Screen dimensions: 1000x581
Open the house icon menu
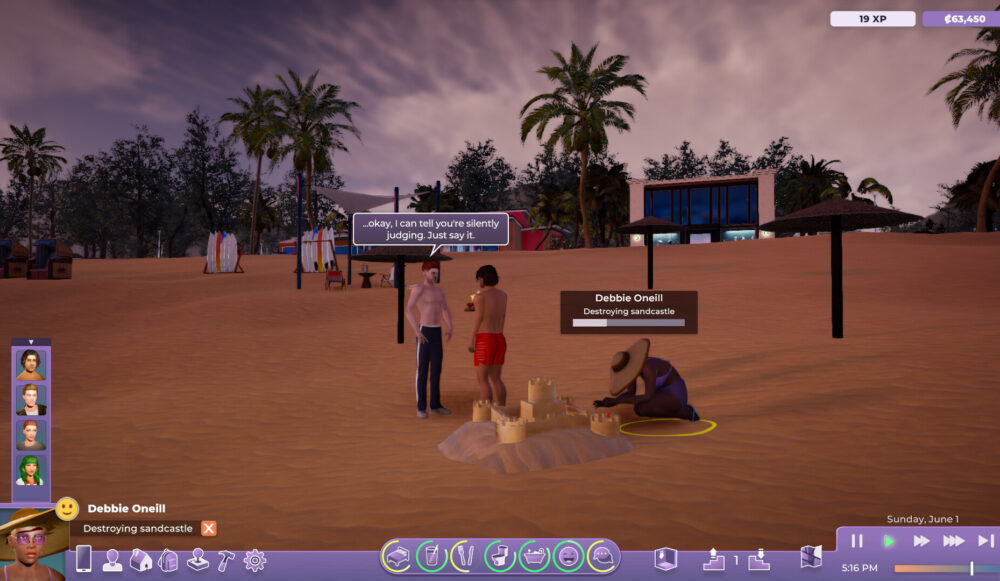coord(140,560)
